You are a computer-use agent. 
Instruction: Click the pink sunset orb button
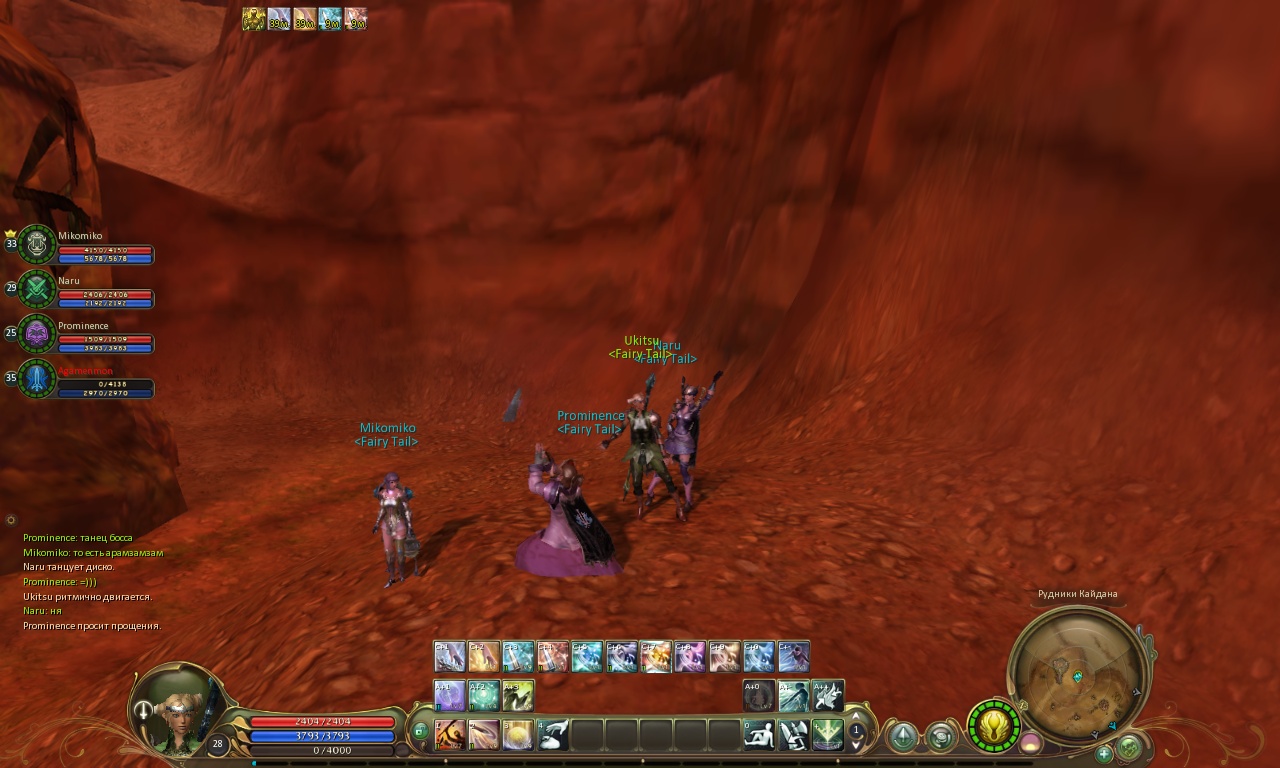pyautogui.click(x=1030, y=743)
